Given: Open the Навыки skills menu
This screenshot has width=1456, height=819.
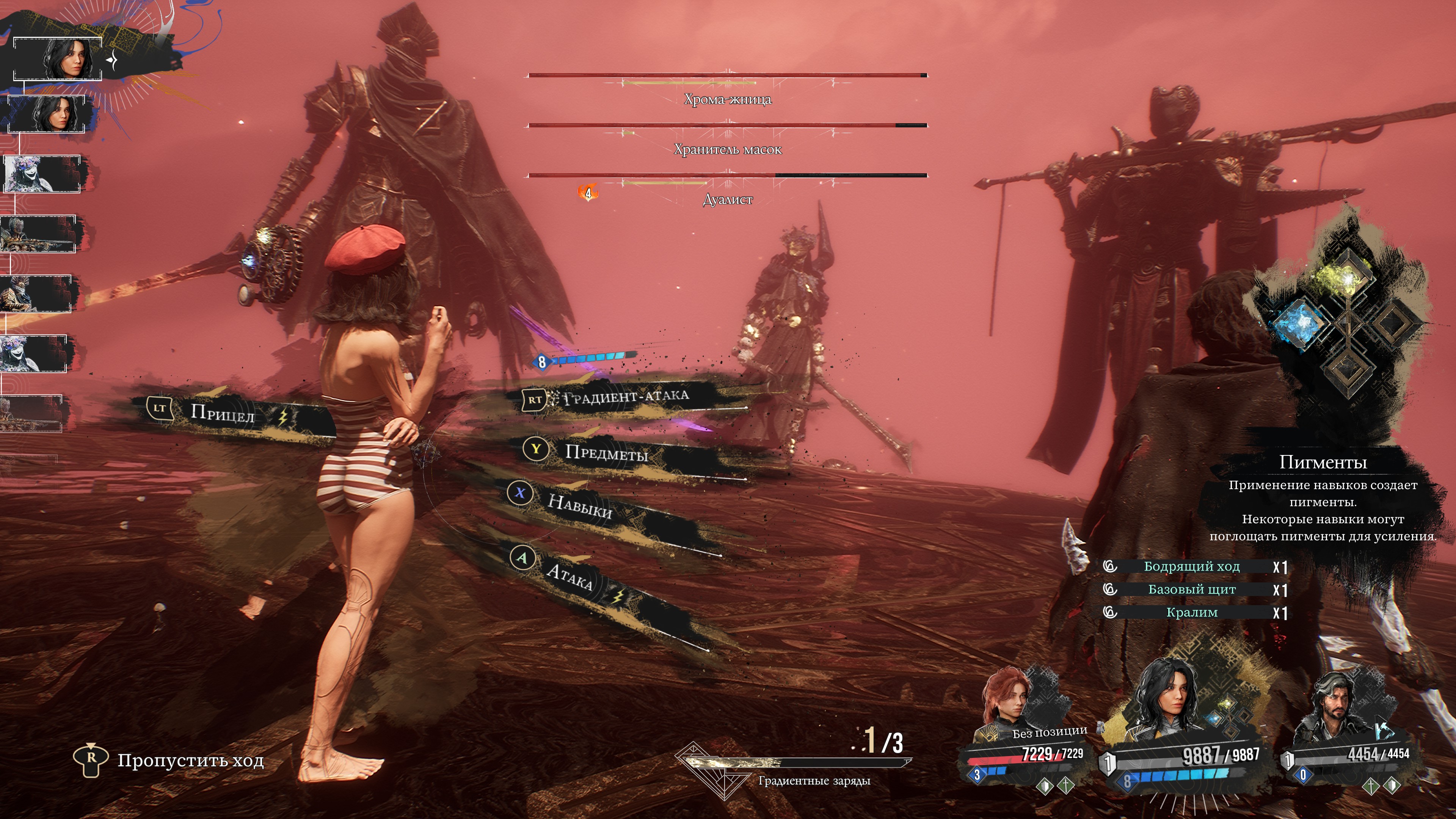Looking at the screenshot, I should coord(579,505).
